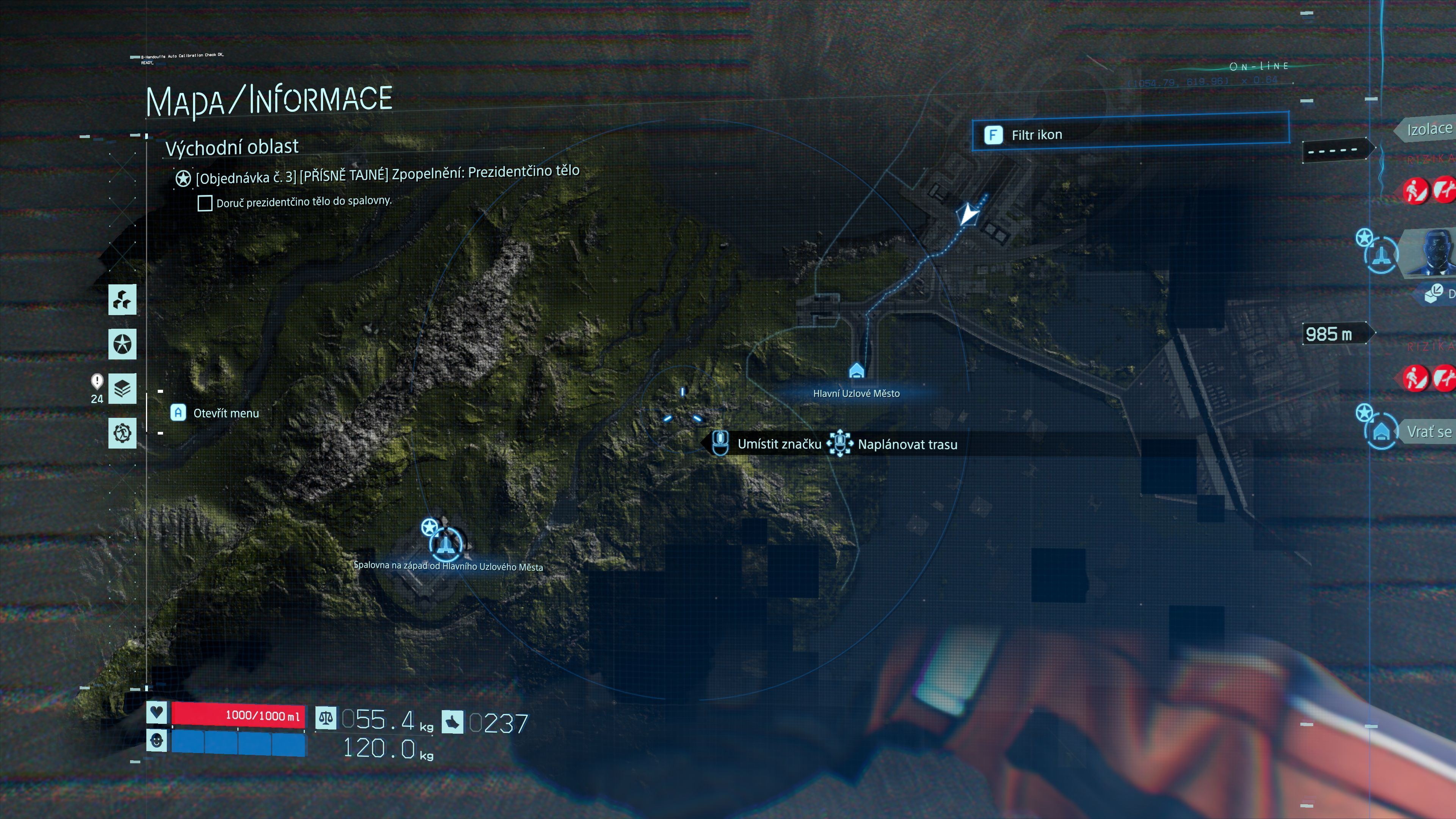The width and height of the screenshot is (1456, 819).
Task: Open the cargo tab with stacked layers icon
Action: [x=122, y=388]
